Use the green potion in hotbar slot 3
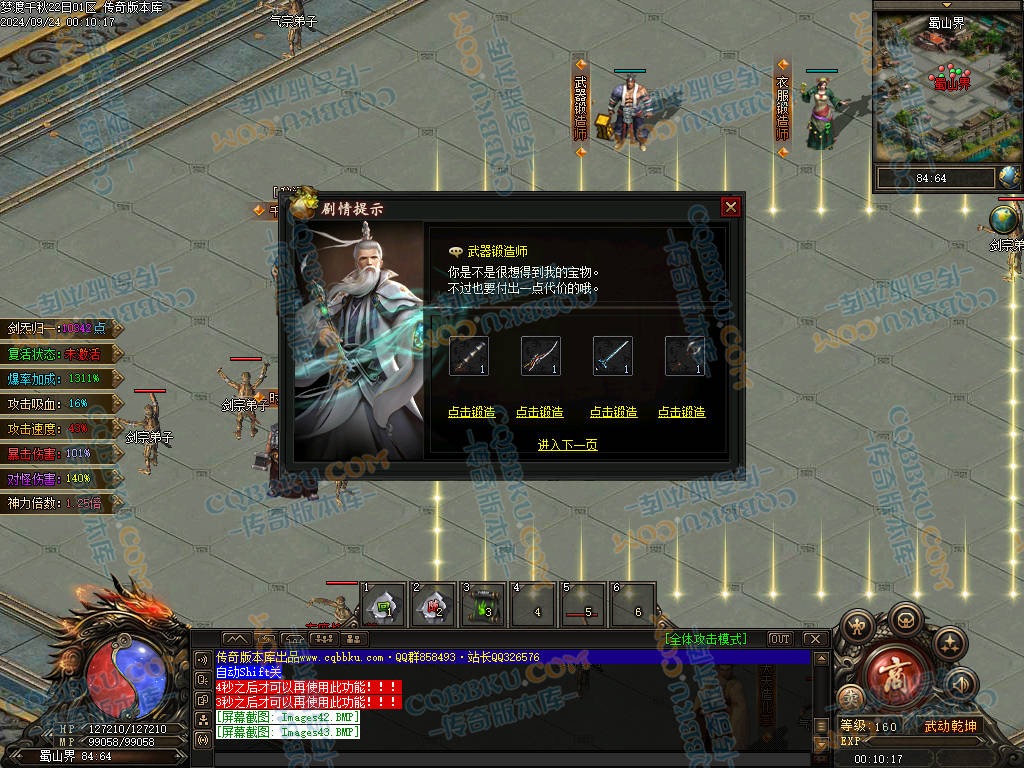Screen dimensions: 1024x768 tap(485, 606)
